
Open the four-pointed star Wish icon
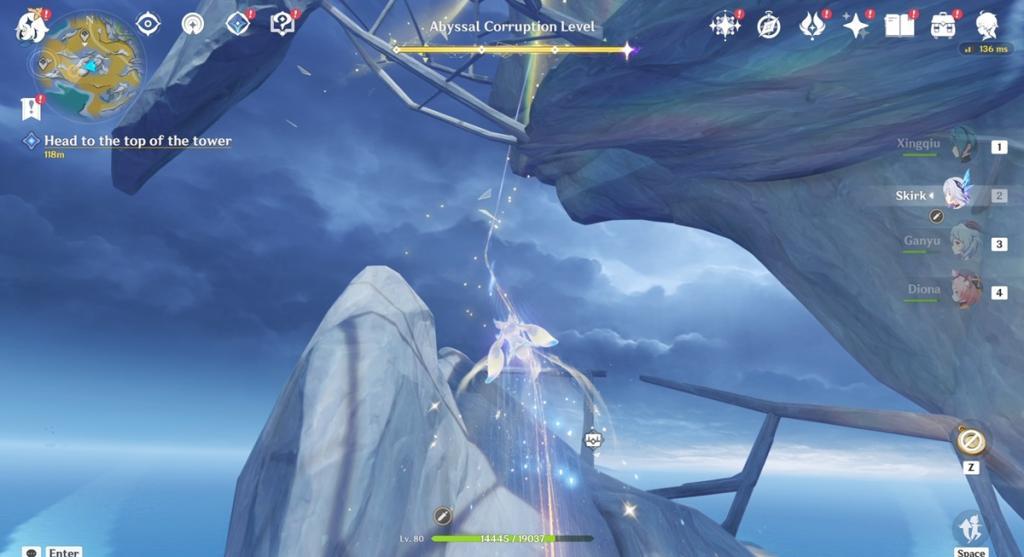click(856, 26)
